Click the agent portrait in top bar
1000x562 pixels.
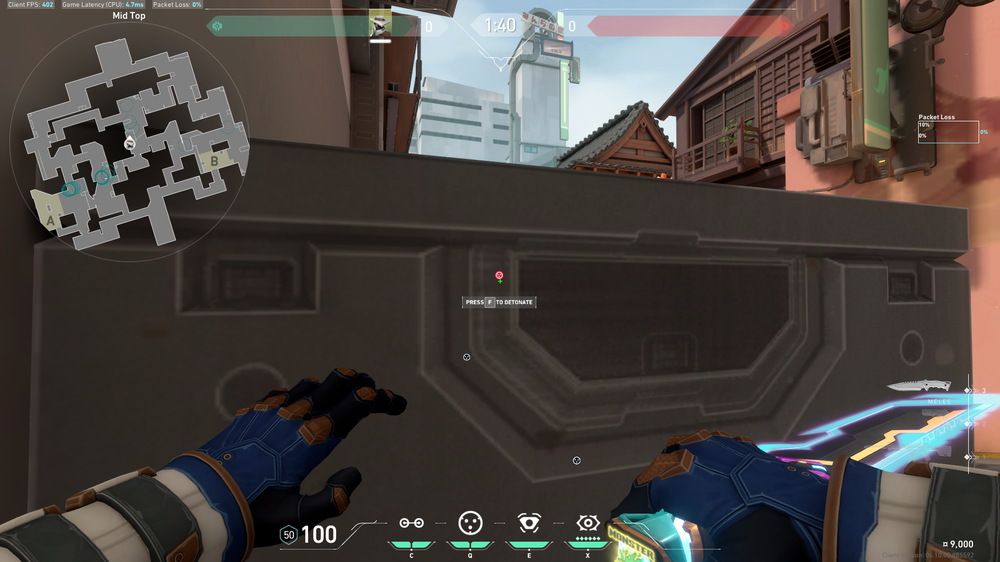point(380,25)
